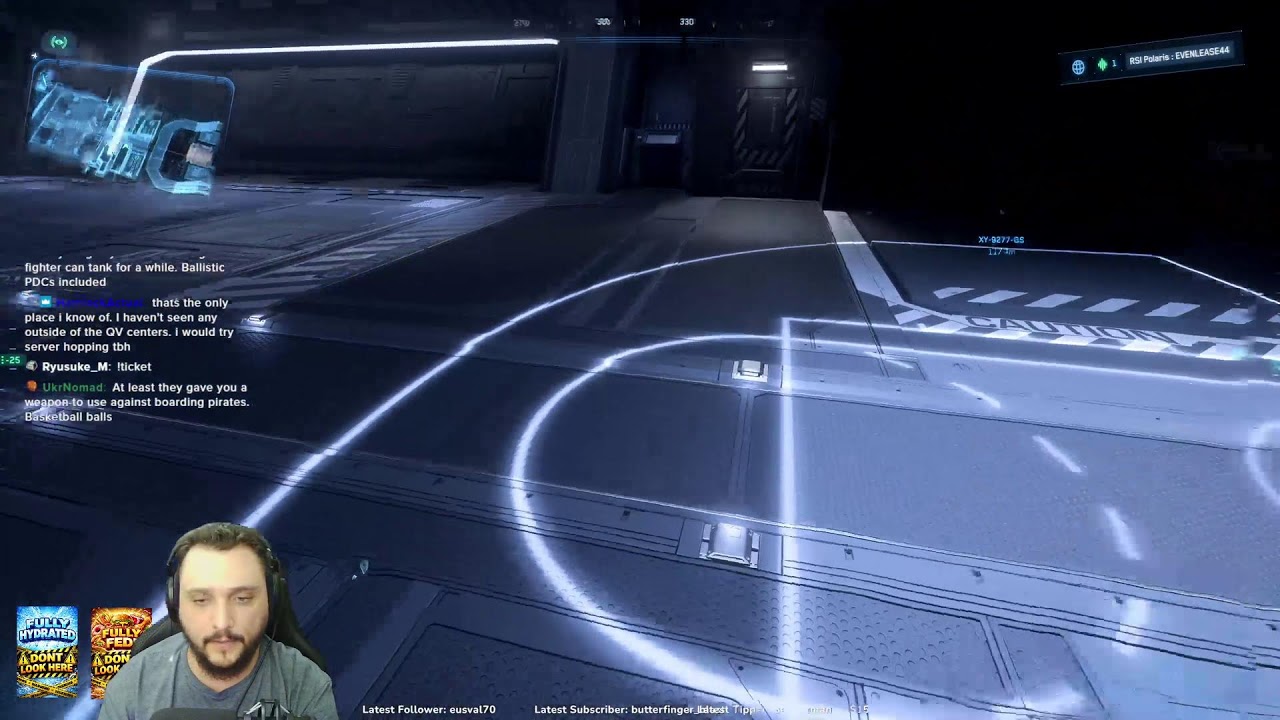Click UkrNomad's name in stream chat
The width and height of the screenshot is (1280, 720).
[73, 387]
